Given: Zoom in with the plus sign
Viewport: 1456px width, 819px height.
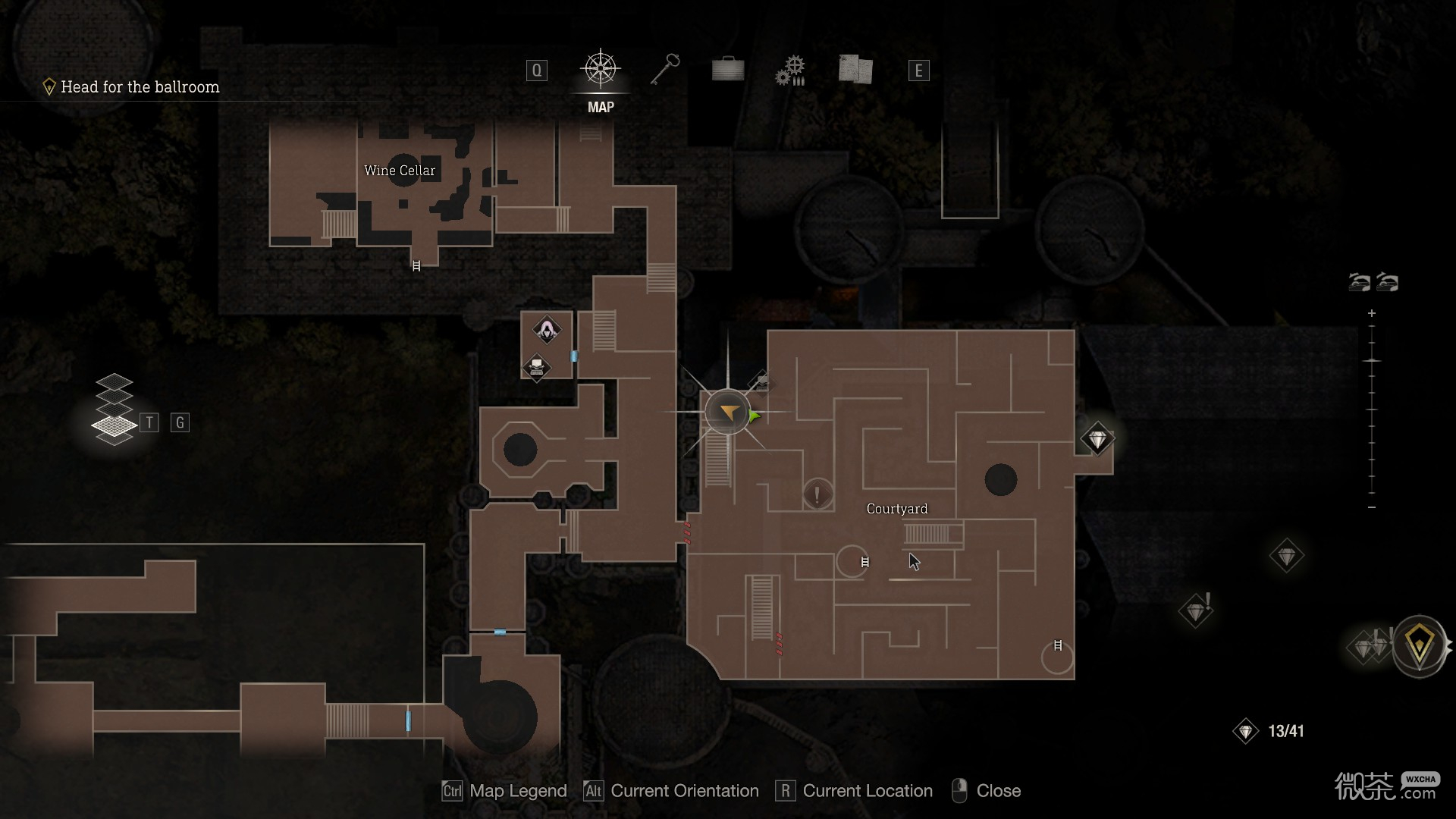Looking at the screenshot, I should click(x=1371, y=313).
